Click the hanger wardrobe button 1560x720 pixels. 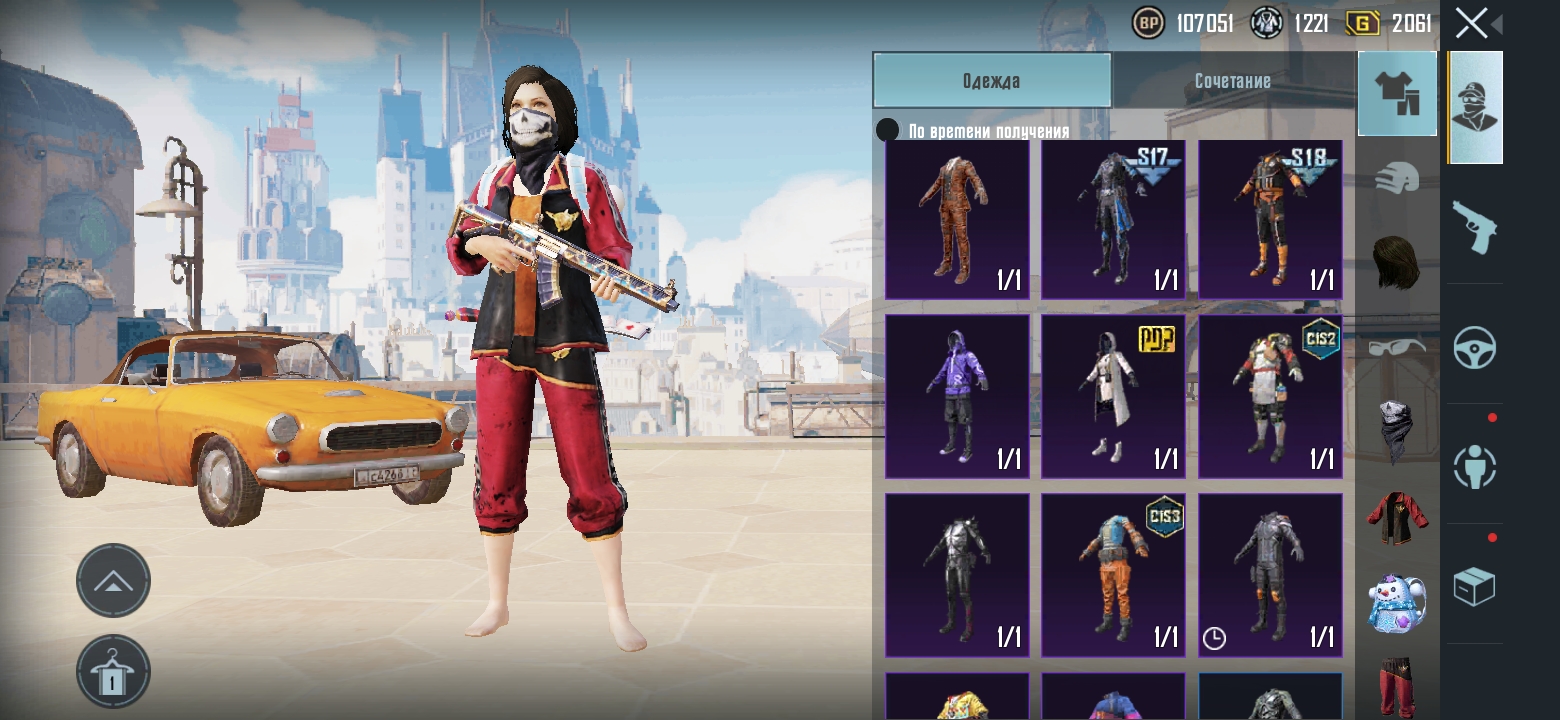pos(113,672)
